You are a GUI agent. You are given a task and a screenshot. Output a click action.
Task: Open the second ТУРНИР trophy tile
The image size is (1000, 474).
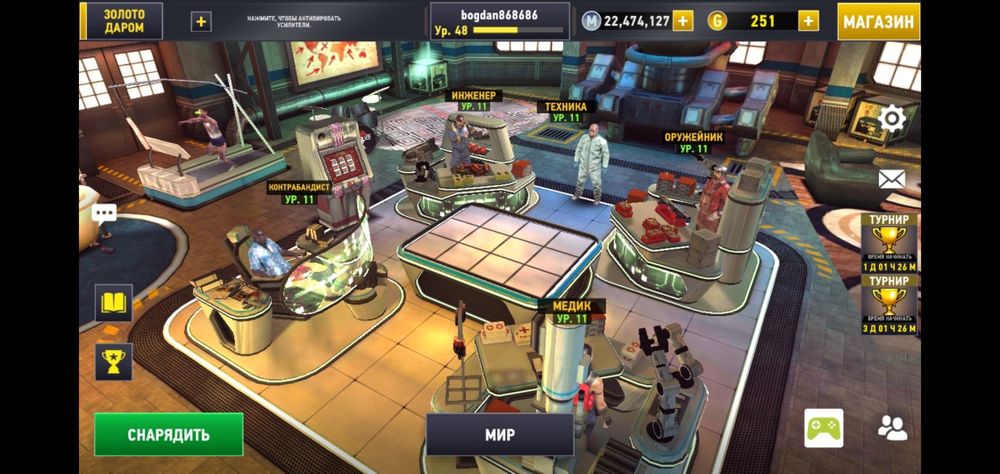(x=889, y=304)
